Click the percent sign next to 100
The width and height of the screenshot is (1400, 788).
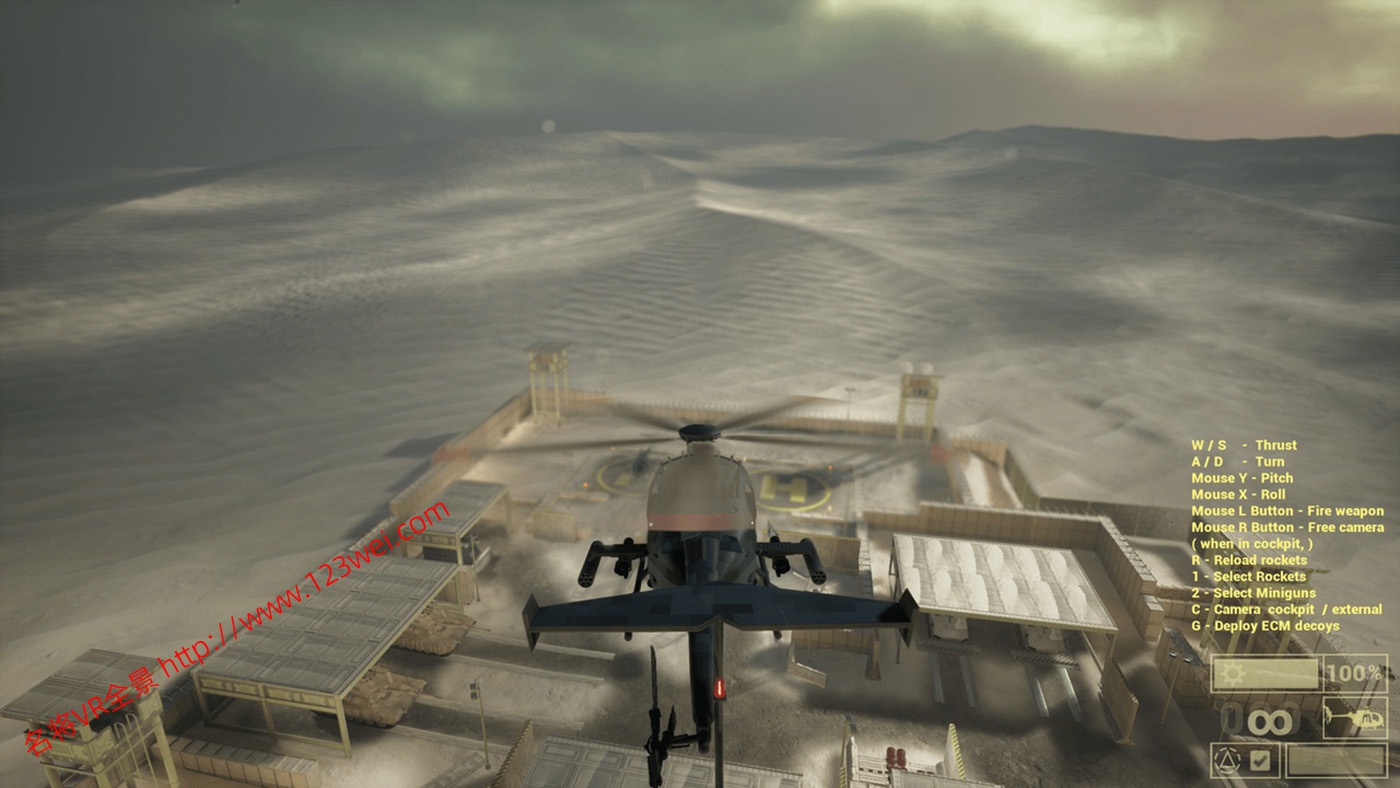(x=1375, y=673)
